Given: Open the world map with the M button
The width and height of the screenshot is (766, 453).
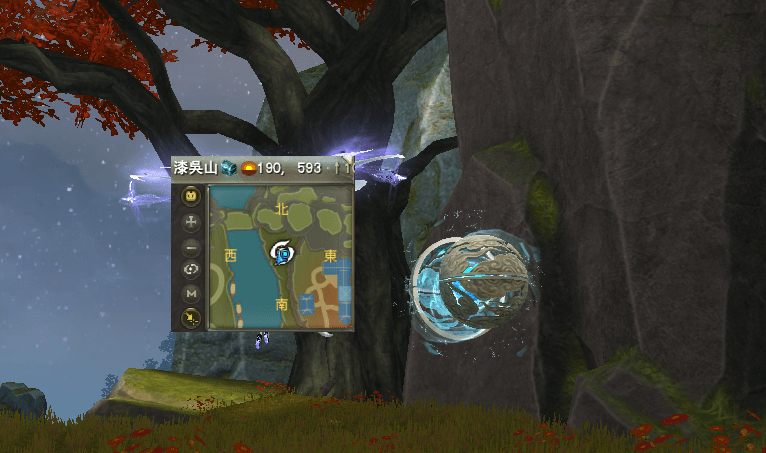Looking at the screenshot, I should tap(190, 294).
